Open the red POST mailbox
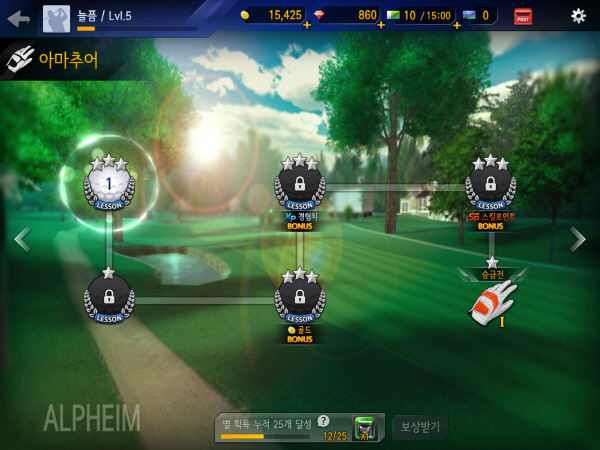The width and height of the screenshot is (600, 450). click(523, 16)
